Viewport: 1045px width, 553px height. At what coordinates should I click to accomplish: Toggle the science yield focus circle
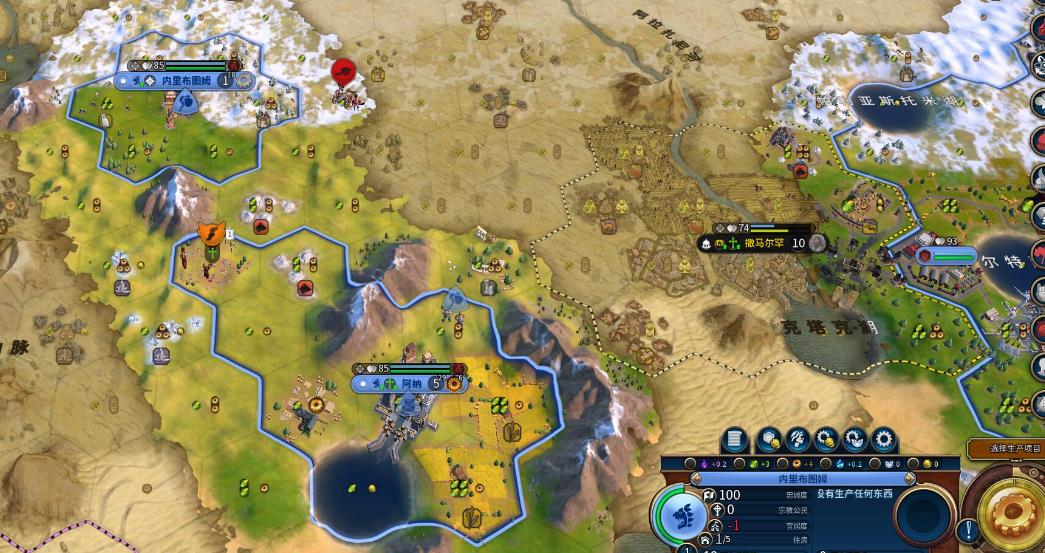pos(828,465)
